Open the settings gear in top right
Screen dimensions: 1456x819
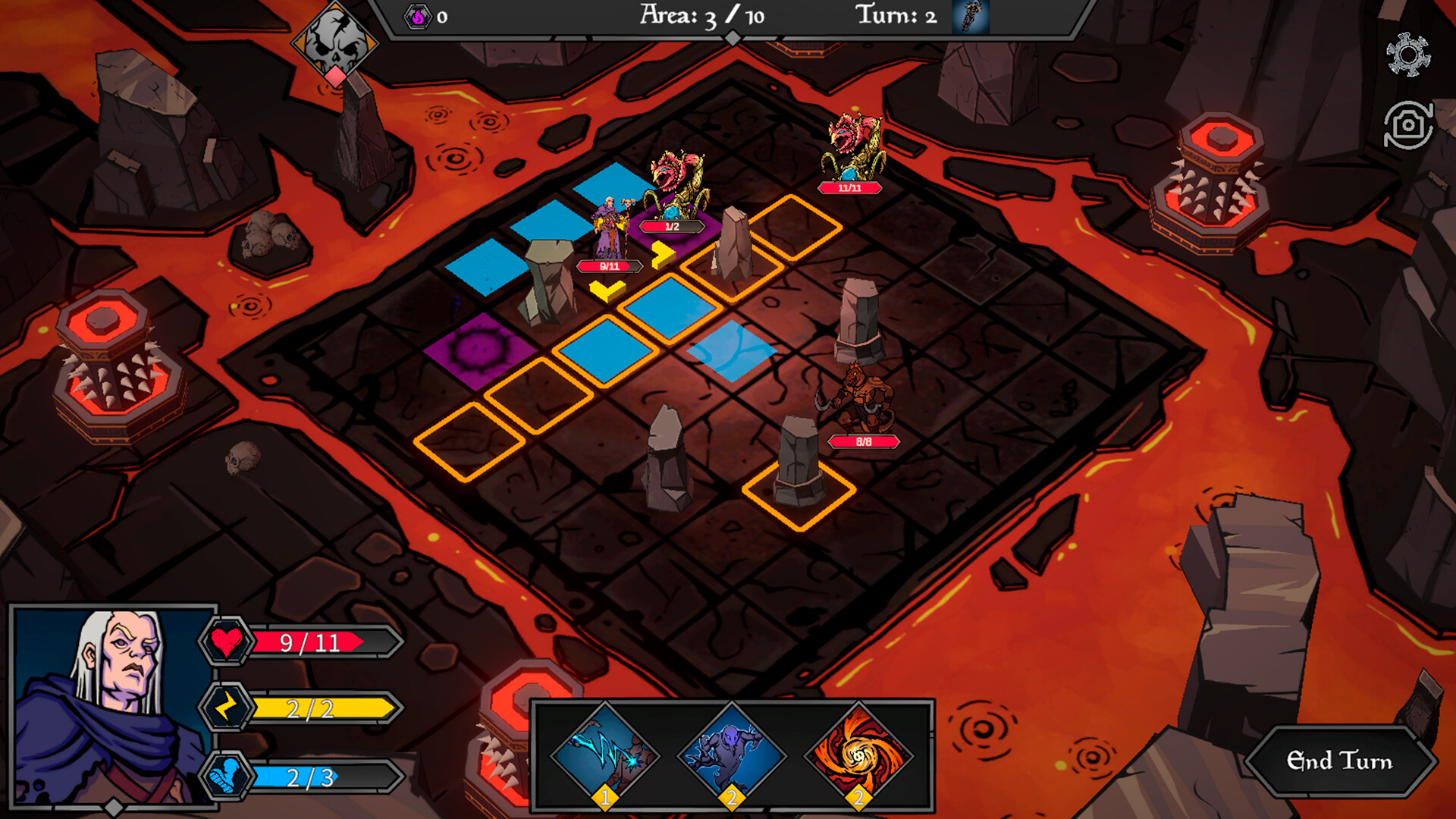[1408, 55]
